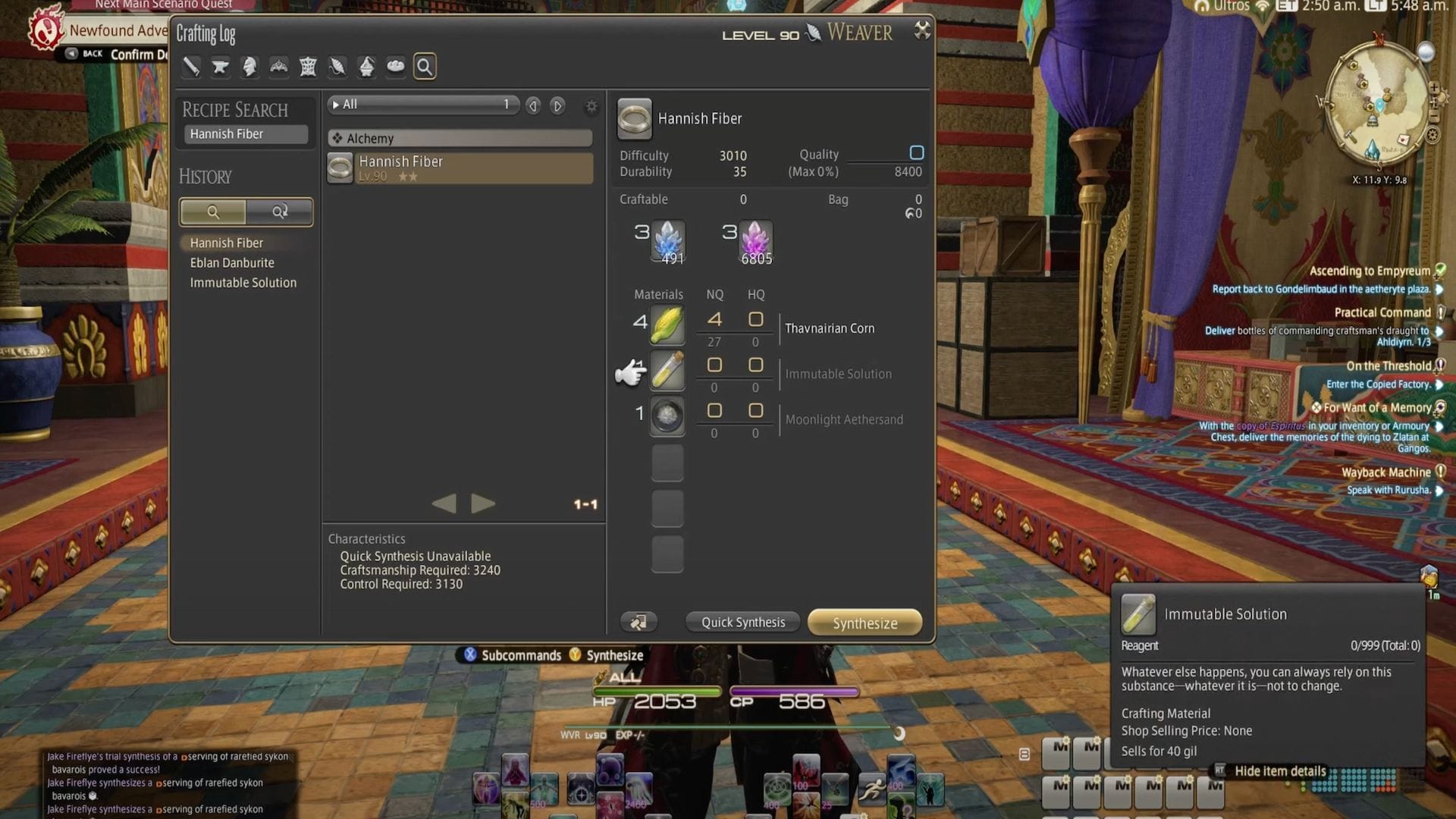Enable HQ for Immutable Solution material
The height and width of the screenshot is (819, 1456).
755,365
